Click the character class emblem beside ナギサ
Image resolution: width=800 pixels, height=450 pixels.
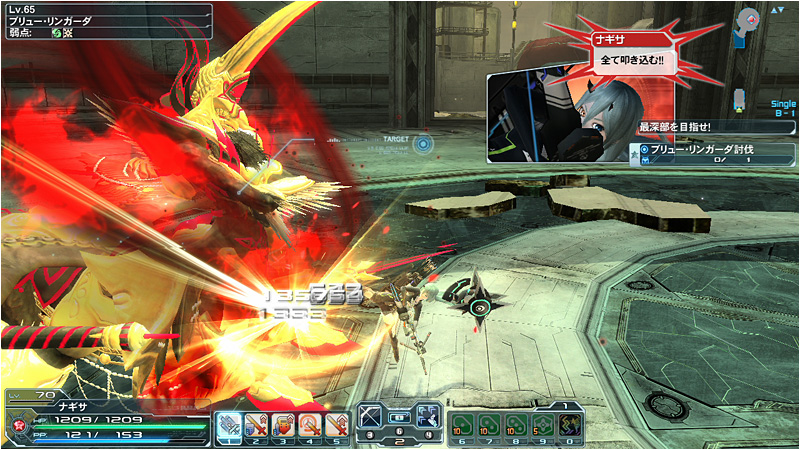pos(18,423)
